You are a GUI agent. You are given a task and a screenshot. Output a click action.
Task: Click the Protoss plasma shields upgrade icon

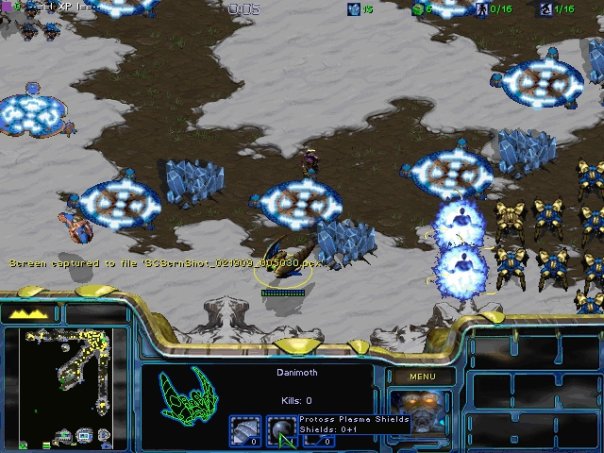click(x=283, y=430)
